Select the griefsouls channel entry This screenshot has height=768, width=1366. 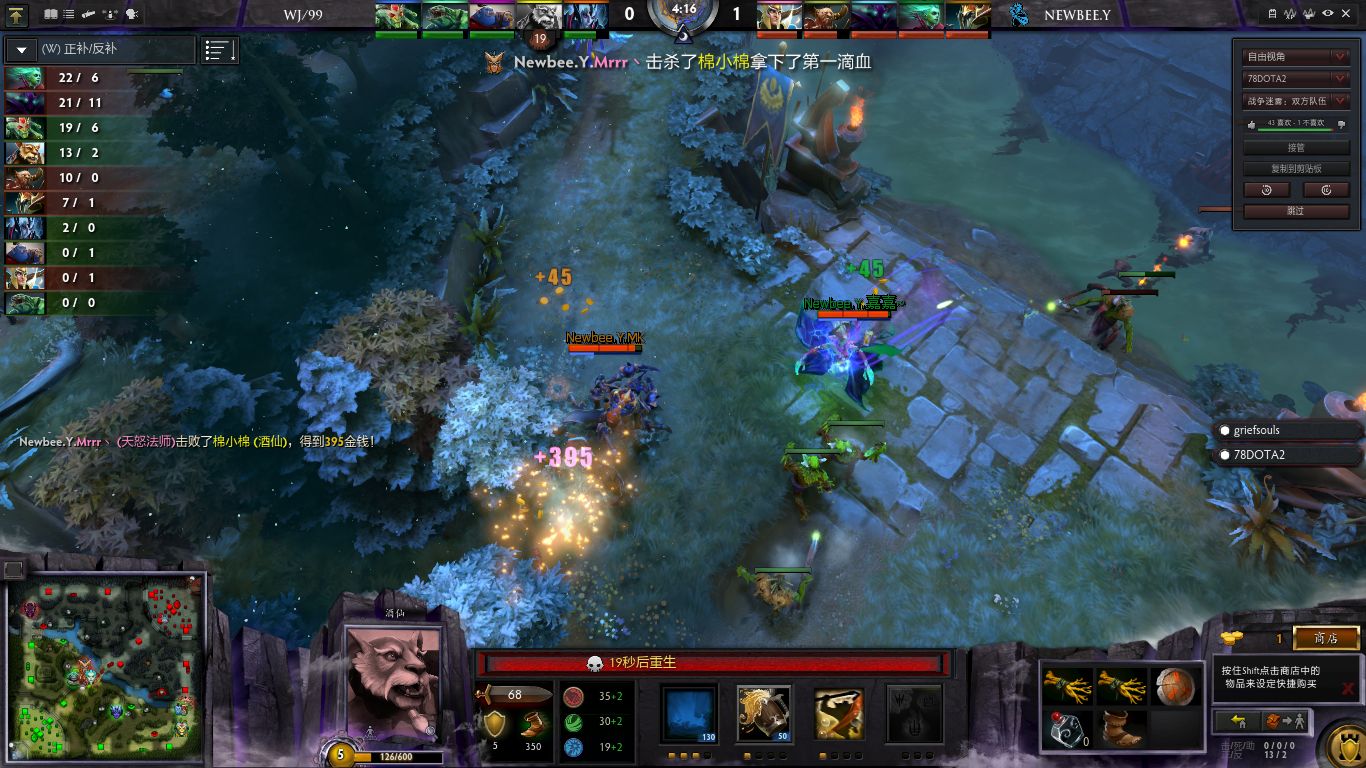(1287, 429)
